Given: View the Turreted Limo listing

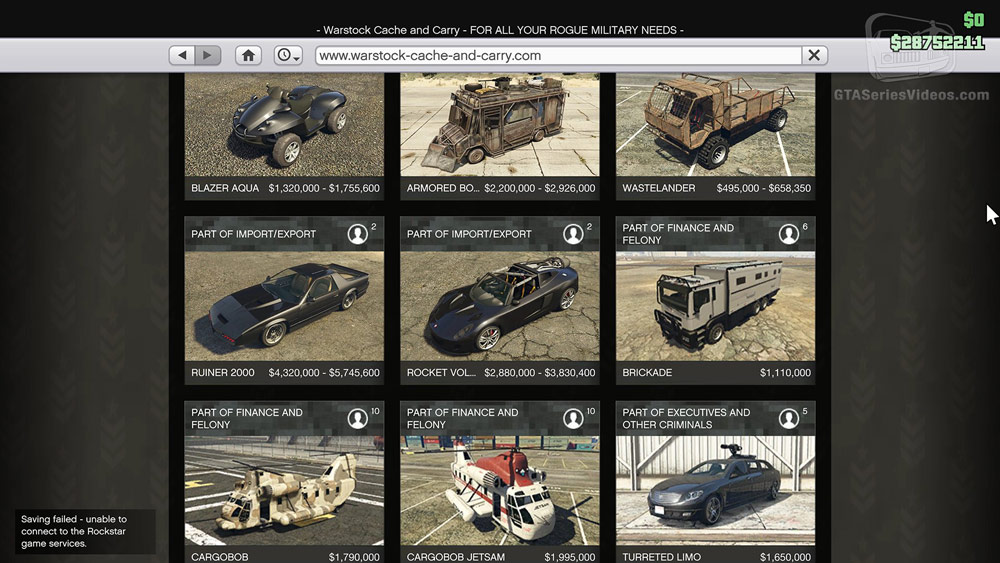Looking at the screenshot, I should coord(716,490).
